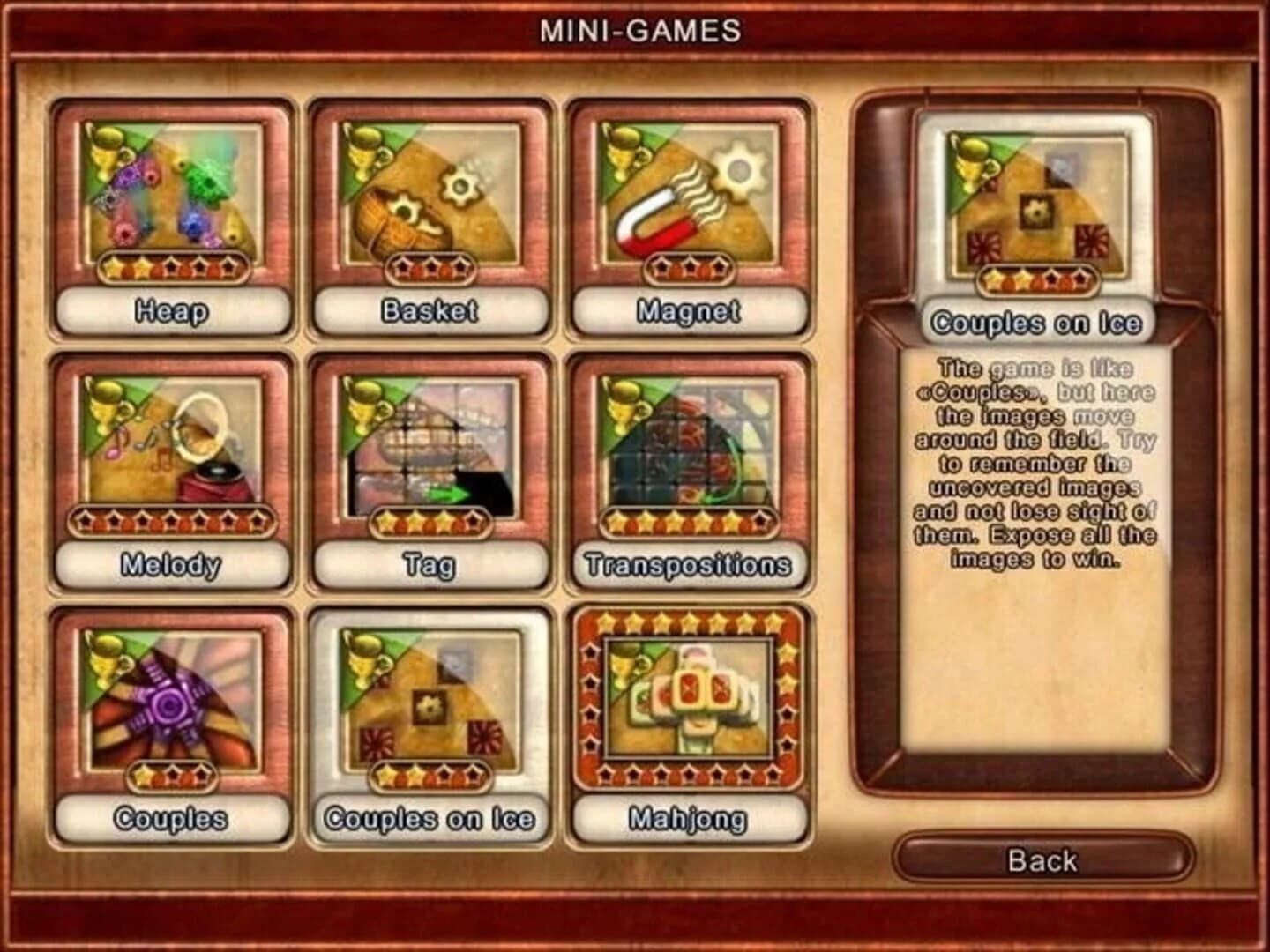Open the Basket mini-game
Image resolution: width=1270 pixels, height=952 pixels.
click(430, 194)
